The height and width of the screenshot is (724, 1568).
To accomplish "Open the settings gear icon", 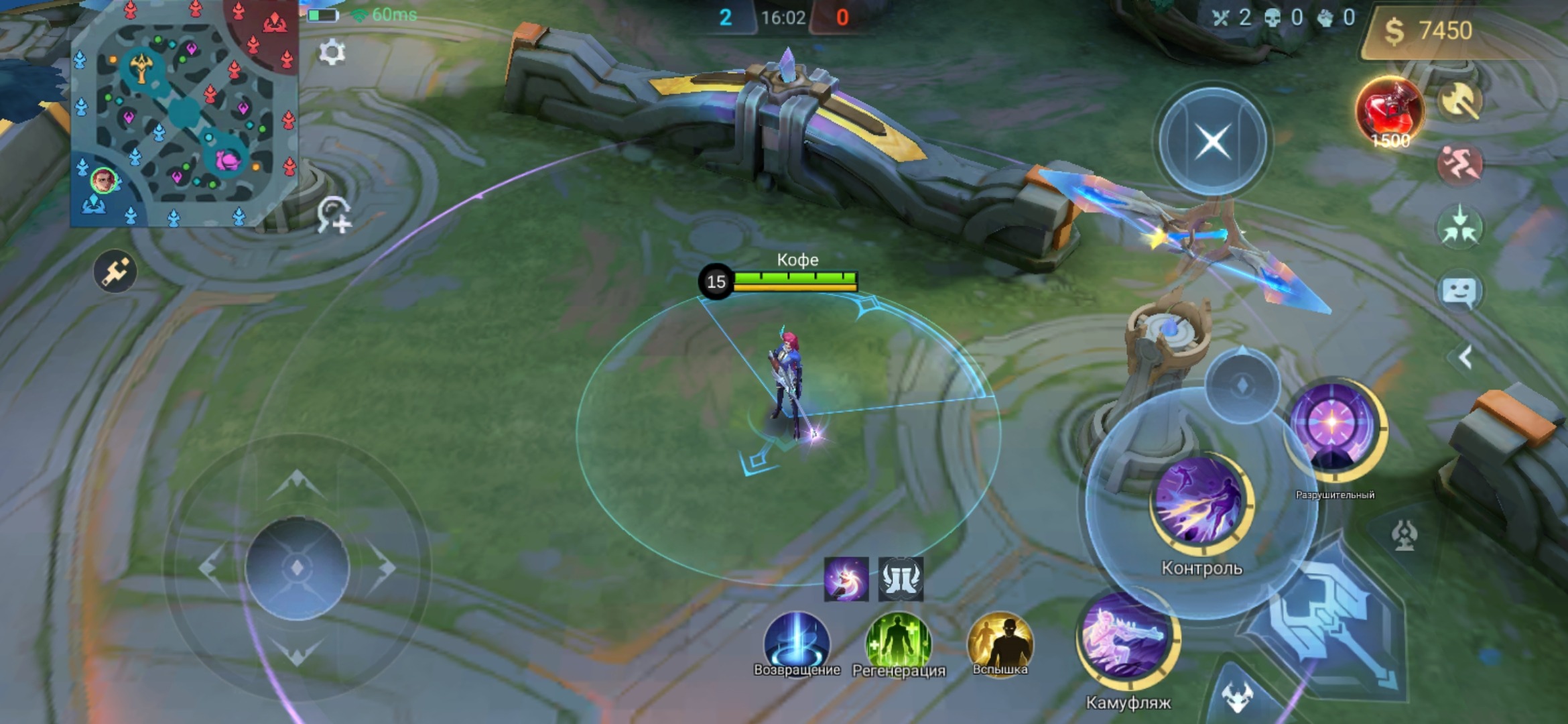I will tap(332, 52).
